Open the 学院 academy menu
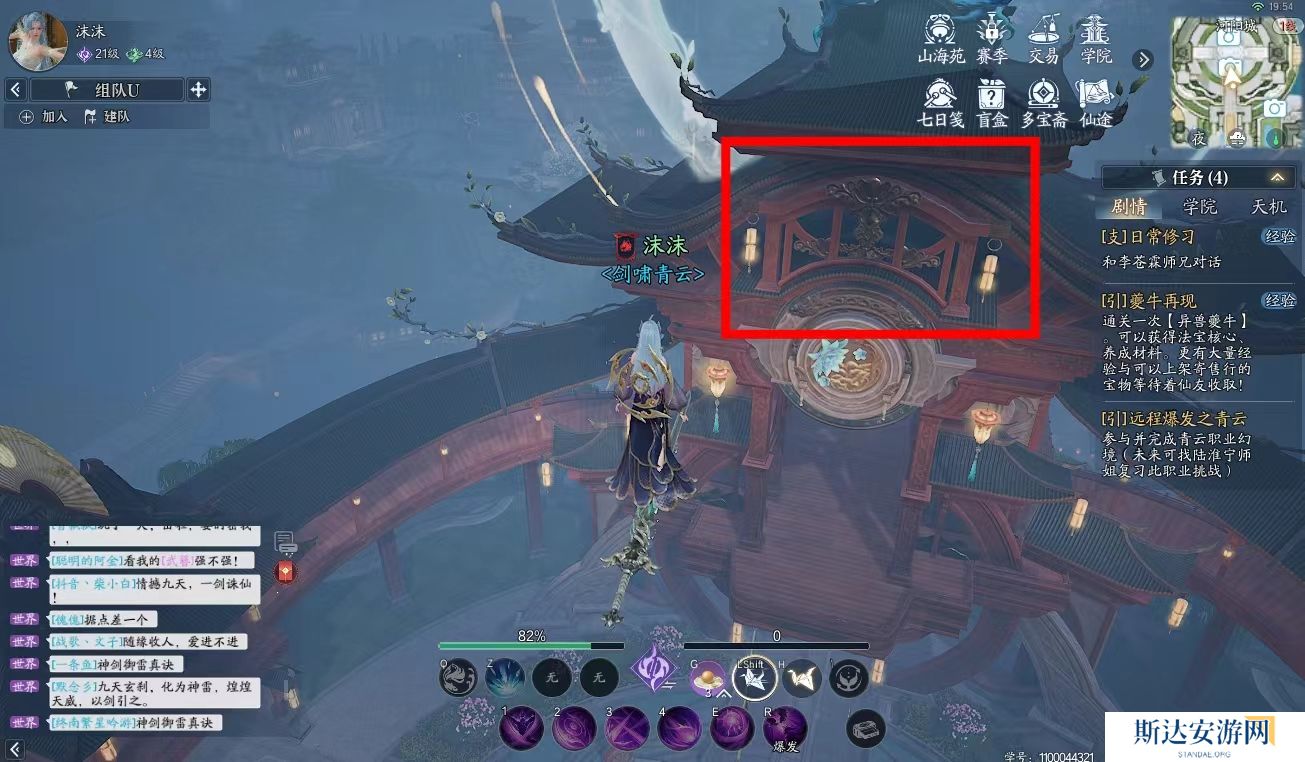 [x=1095, y=38]
